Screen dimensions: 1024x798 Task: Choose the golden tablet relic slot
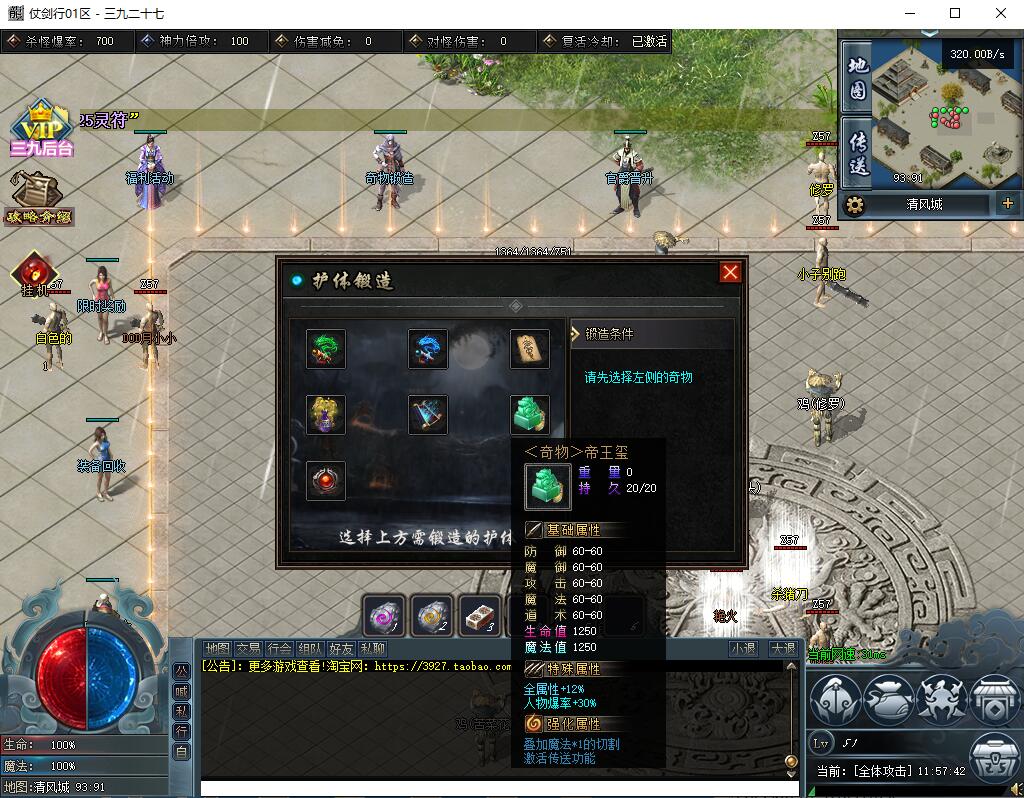click(x=530, y=349)
